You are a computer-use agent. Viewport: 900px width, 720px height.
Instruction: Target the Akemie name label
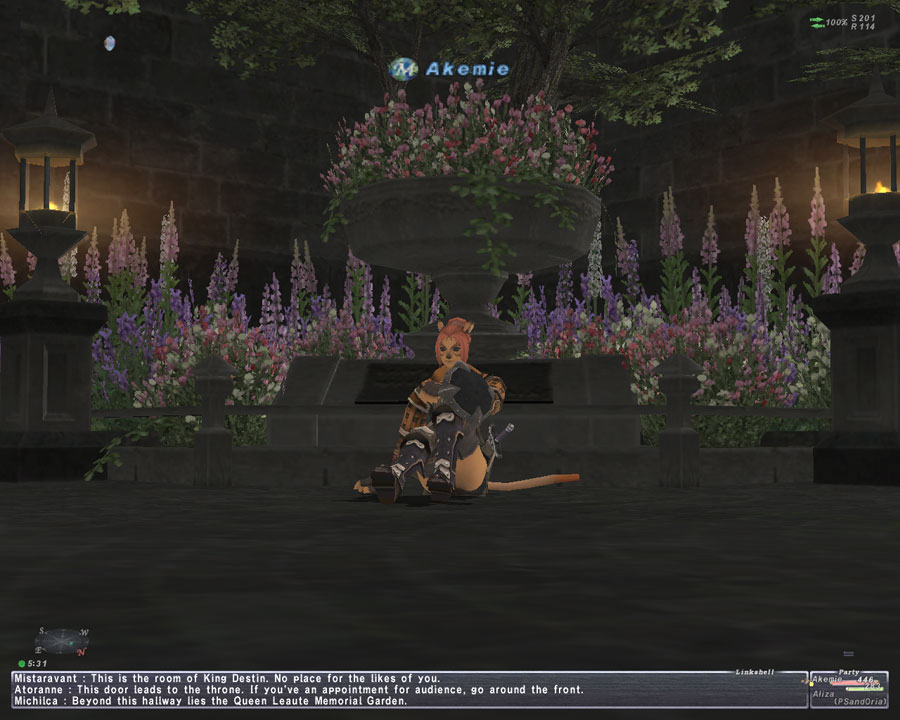tap(466, 69)
